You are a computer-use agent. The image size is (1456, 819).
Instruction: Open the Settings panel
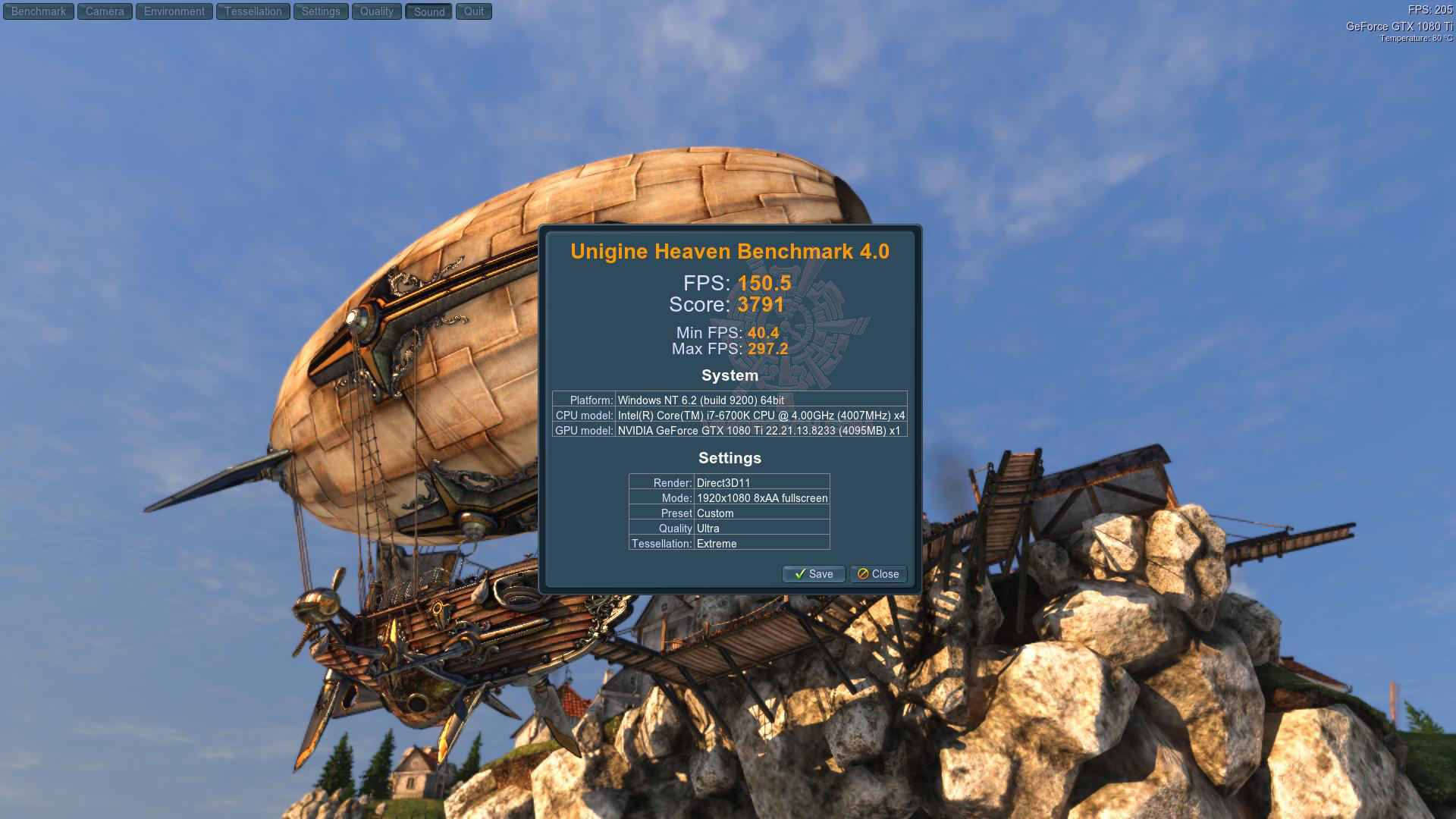pyautogui.click(x=321, y=11)
